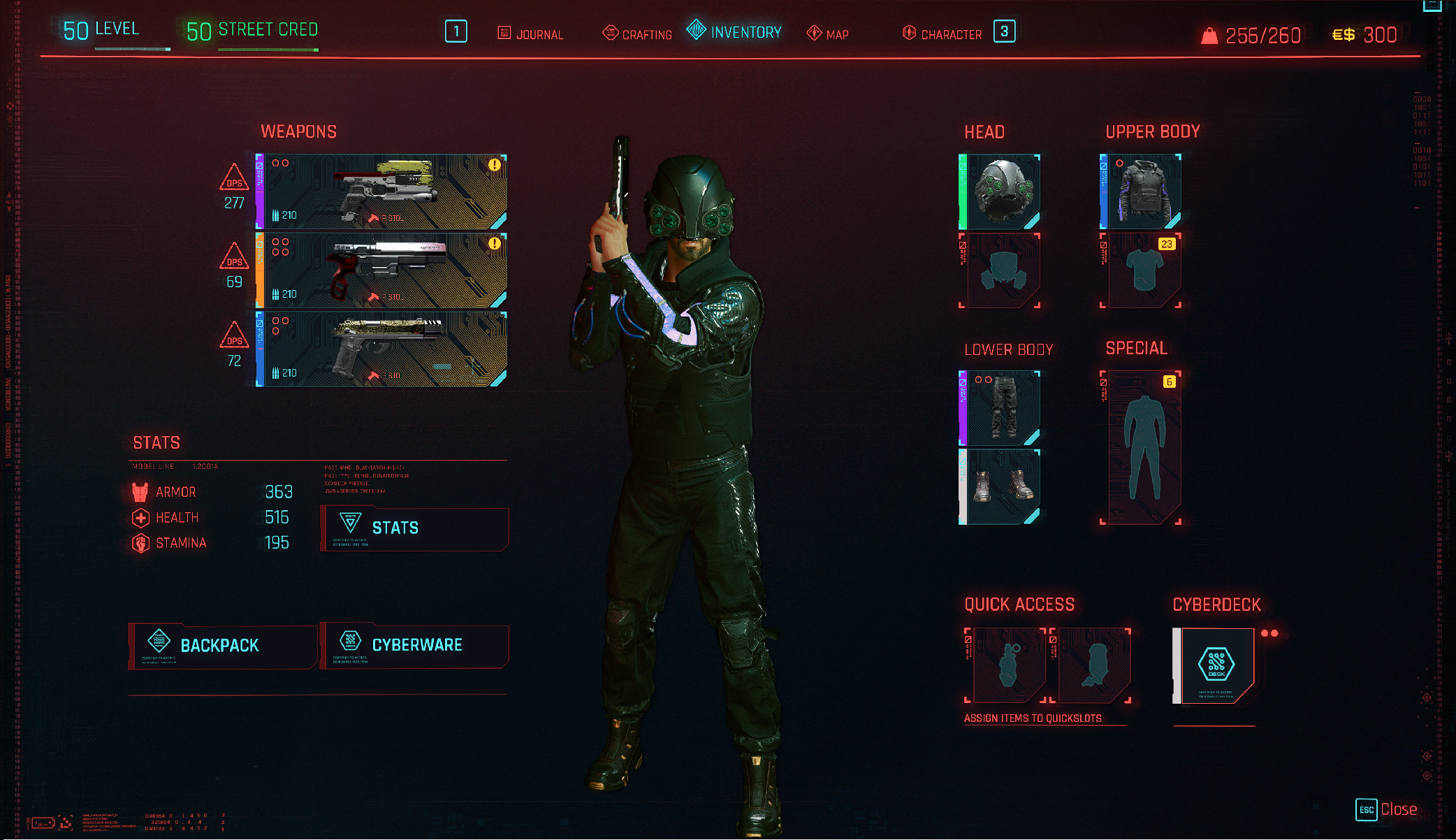
Task: Switch to the Crafting tab
Action: 637,34
